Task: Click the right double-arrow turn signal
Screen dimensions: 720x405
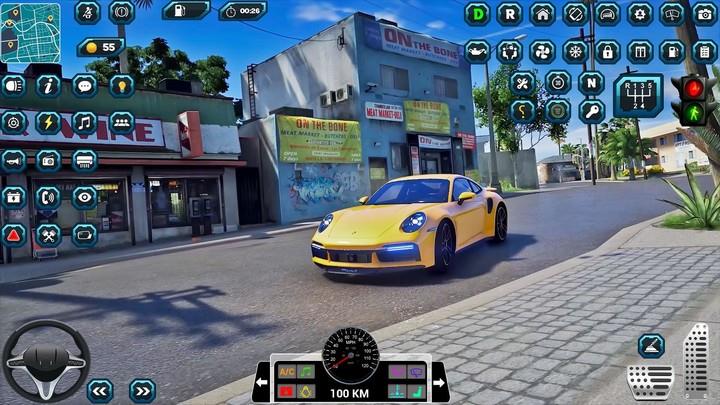Action: (142, 390)
